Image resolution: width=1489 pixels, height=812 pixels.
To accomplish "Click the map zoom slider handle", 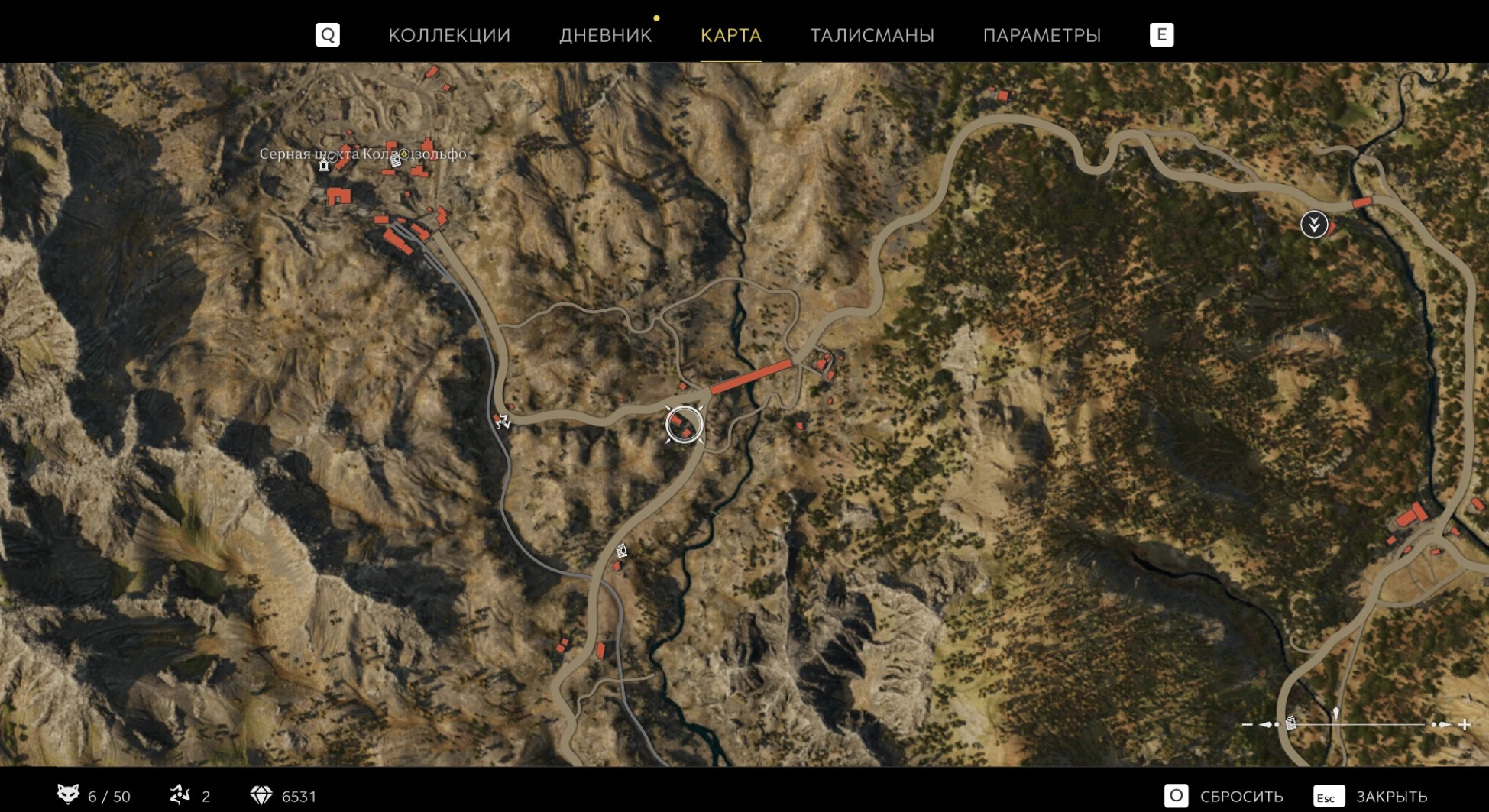I will (x=1335, y=715).
